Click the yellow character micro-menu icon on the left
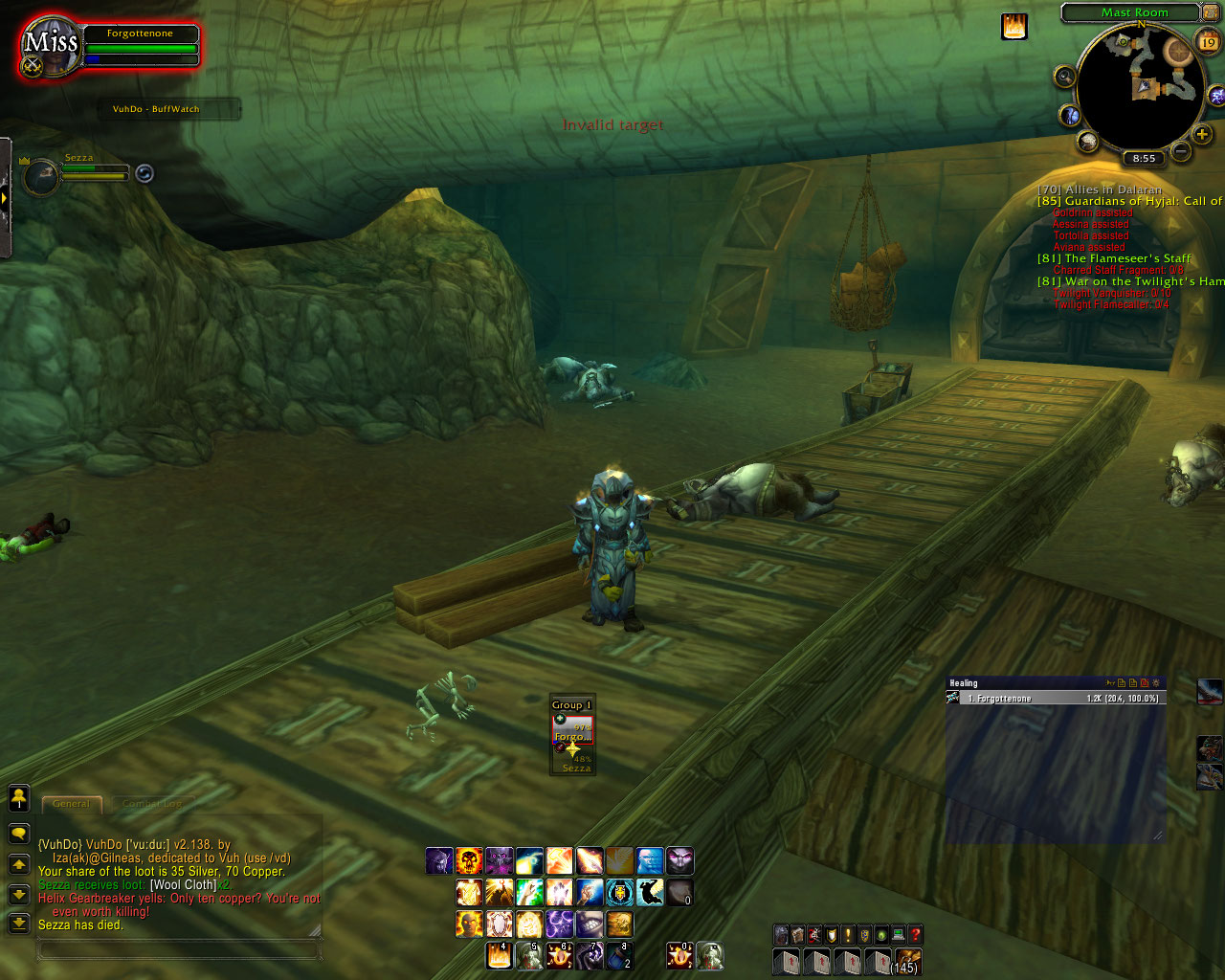The height and width of the screenshot is (980, 1225). pyautogui.click(x=19, y=799)
